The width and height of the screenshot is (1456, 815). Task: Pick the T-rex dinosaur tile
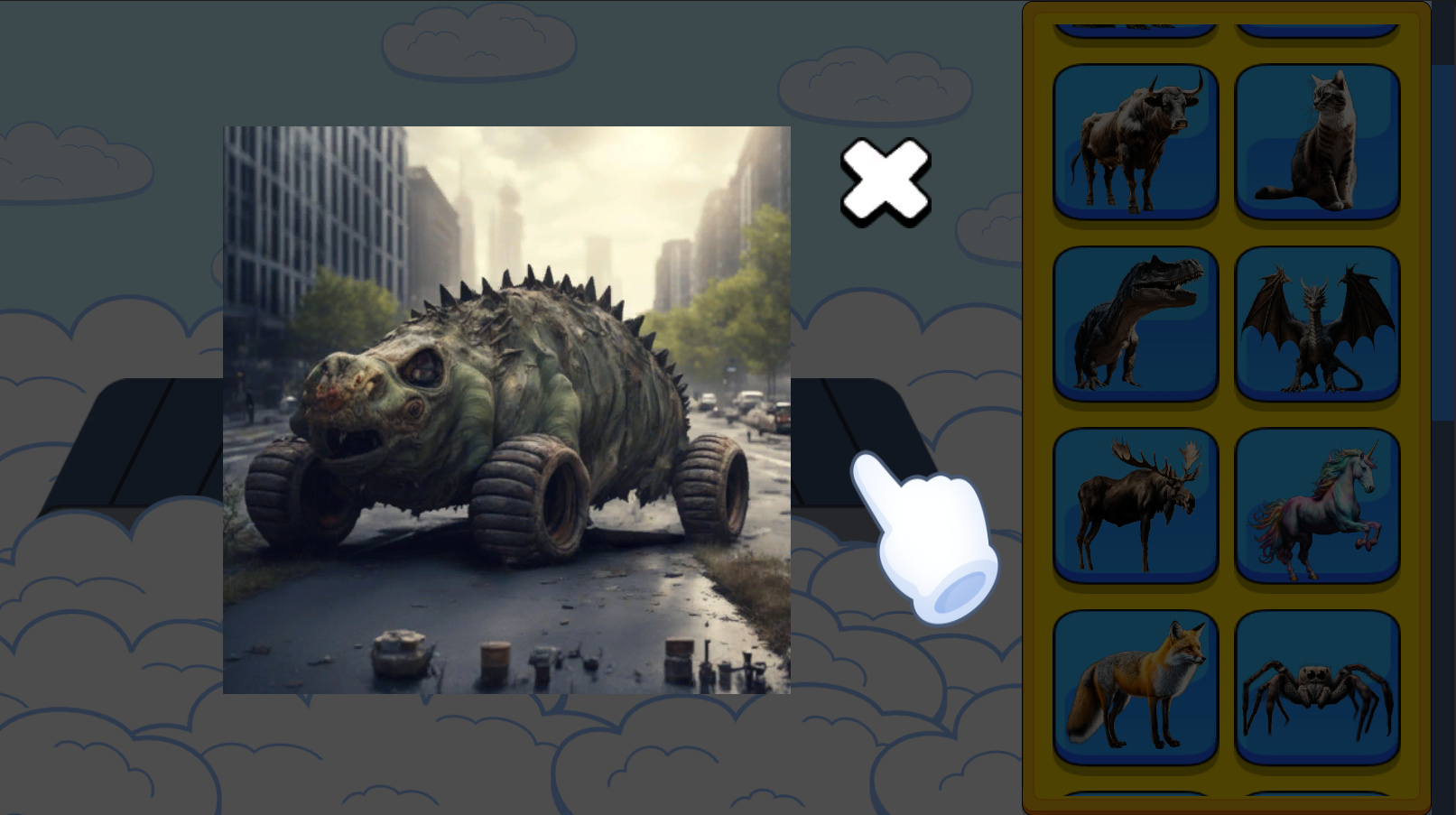tap(1134, 323)
